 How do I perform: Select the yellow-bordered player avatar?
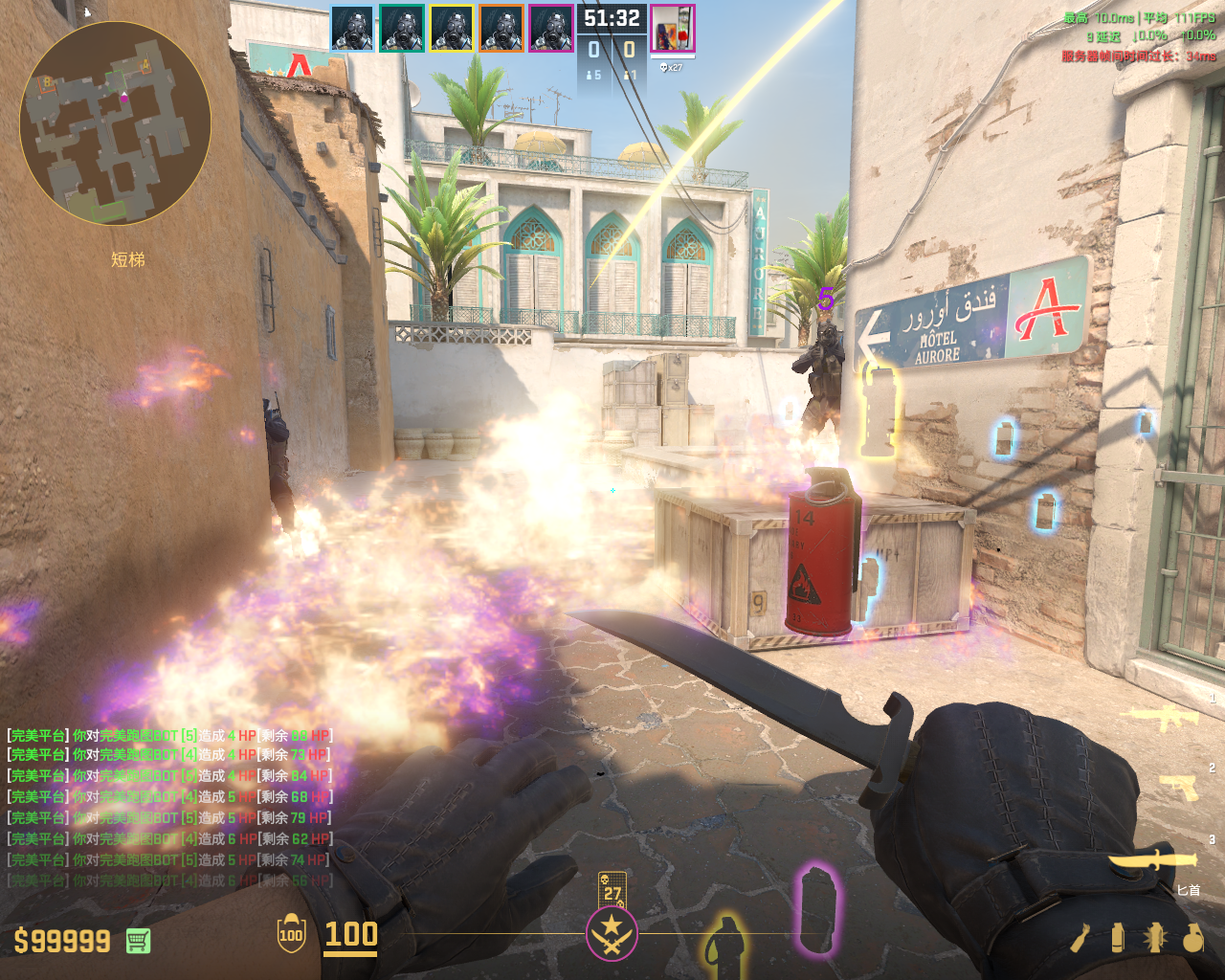[x=452, y=29]
